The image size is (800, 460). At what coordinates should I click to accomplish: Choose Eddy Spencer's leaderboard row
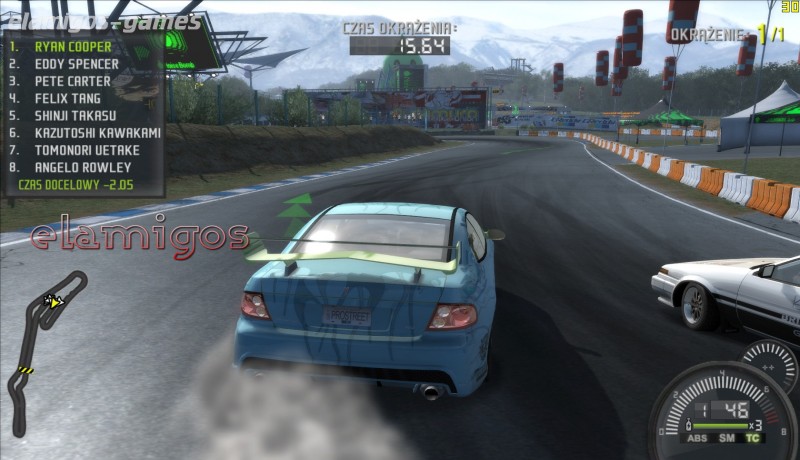click(x=77, y=63)
